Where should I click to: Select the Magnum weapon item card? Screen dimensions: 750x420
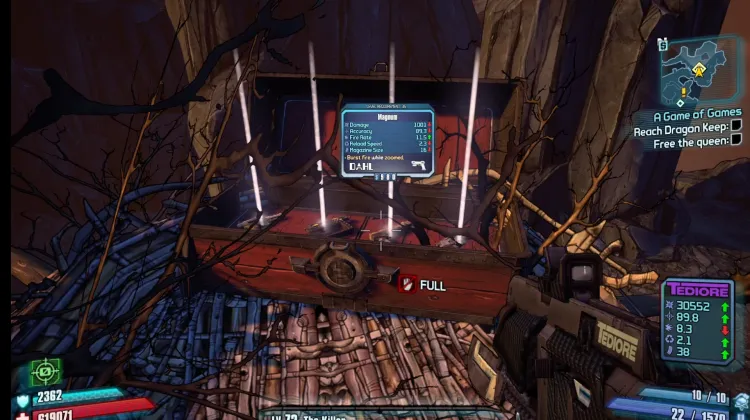[x=386, y=141]
